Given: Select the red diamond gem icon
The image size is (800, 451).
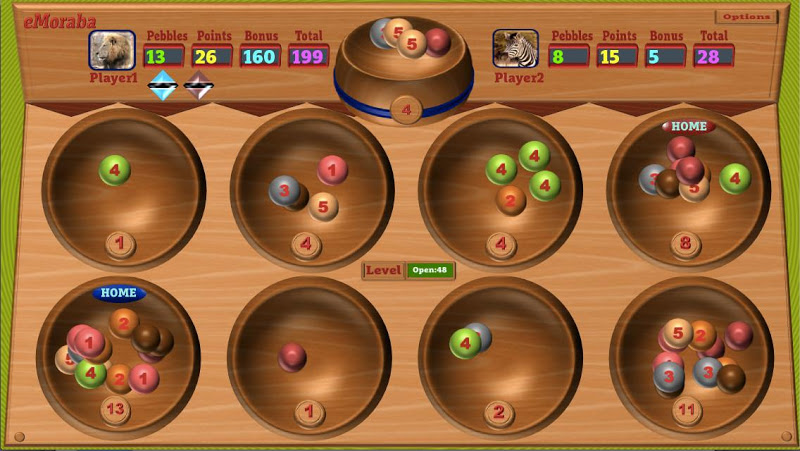Looking at the screenshot, I should pyautogui.click(x=199, y=87).
